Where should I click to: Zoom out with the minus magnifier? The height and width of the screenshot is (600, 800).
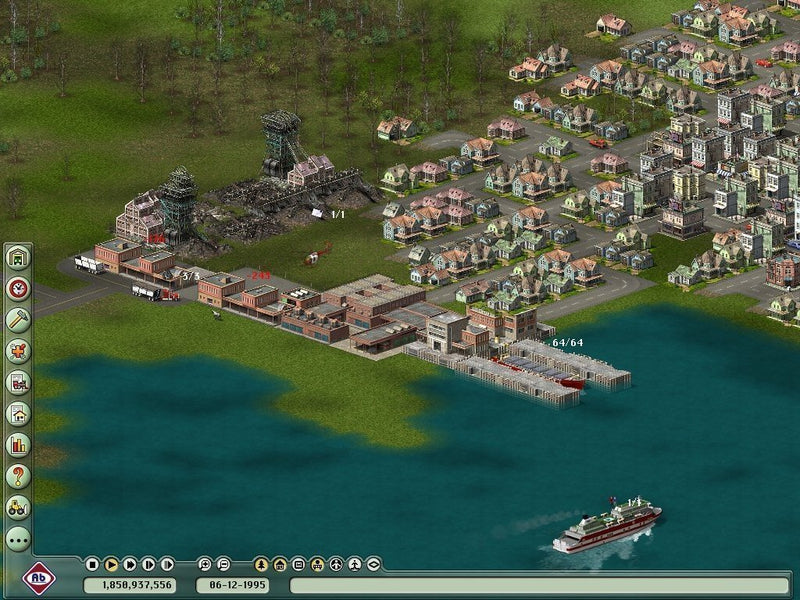point(224,564)
